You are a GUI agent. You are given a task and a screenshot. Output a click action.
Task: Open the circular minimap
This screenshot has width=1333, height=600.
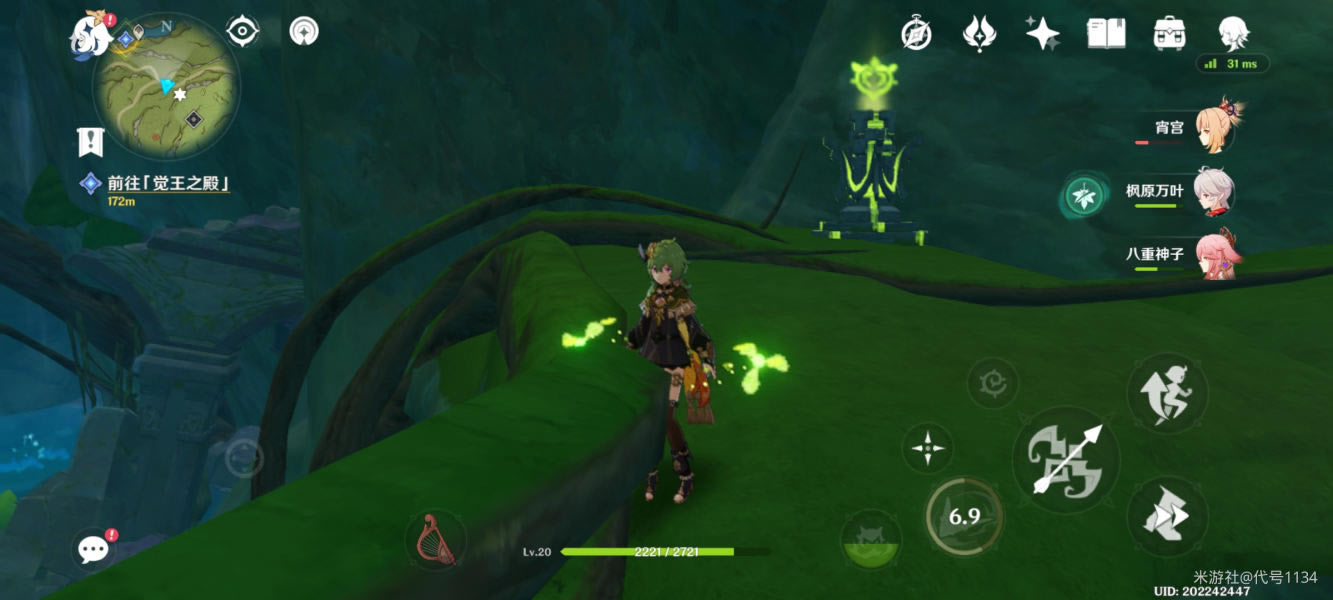pos(166,86)
